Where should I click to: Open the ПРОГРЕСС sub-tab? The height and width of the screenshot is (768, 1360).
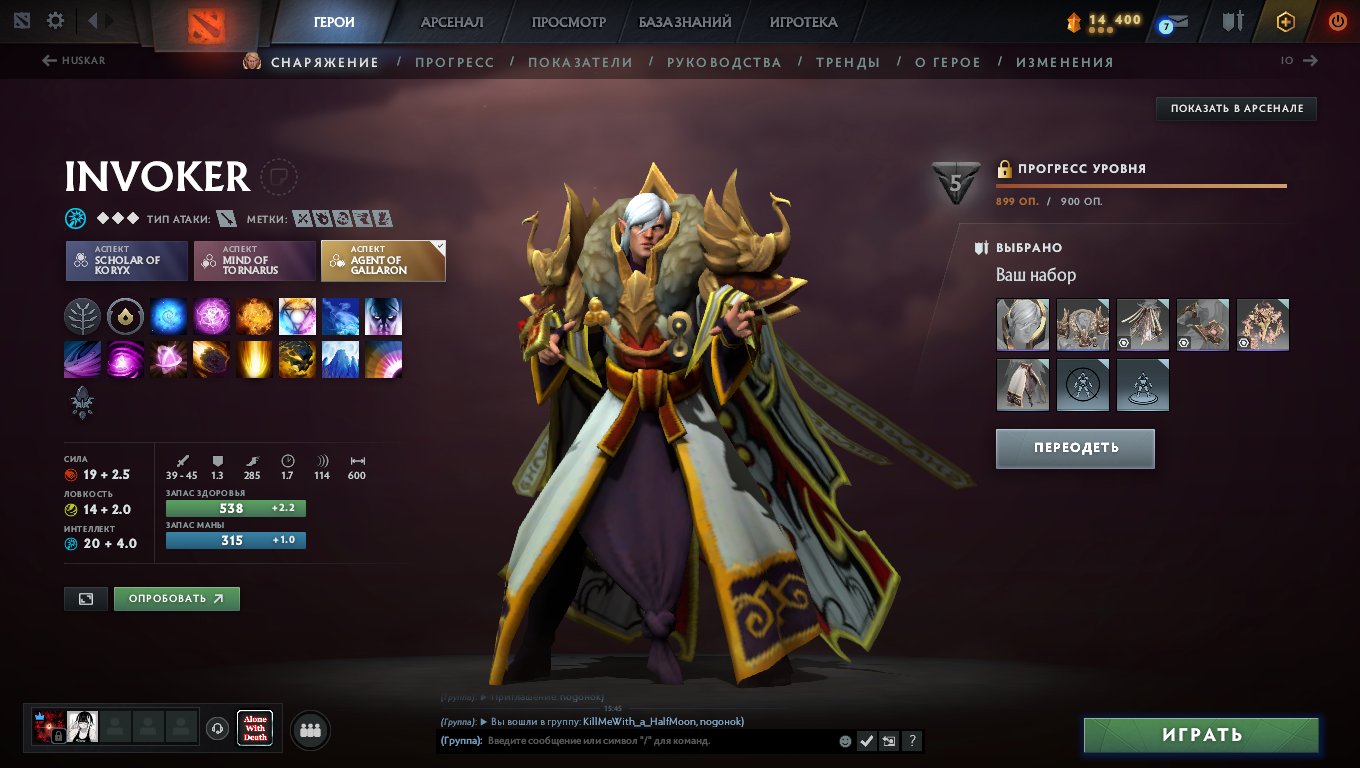456,61
